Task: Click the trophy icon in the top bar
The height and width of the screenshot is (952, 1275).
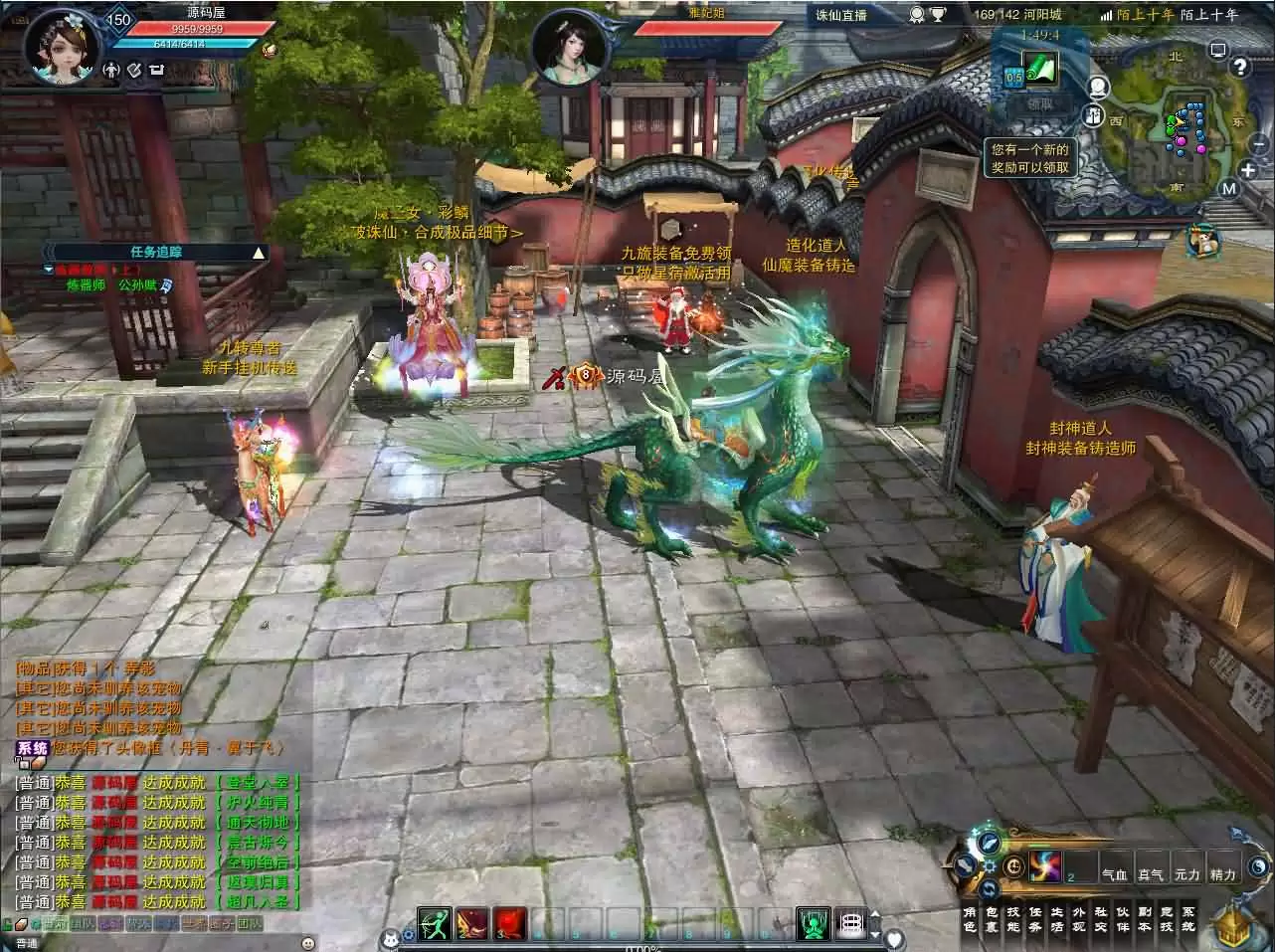Action: (x=937, y=15)
